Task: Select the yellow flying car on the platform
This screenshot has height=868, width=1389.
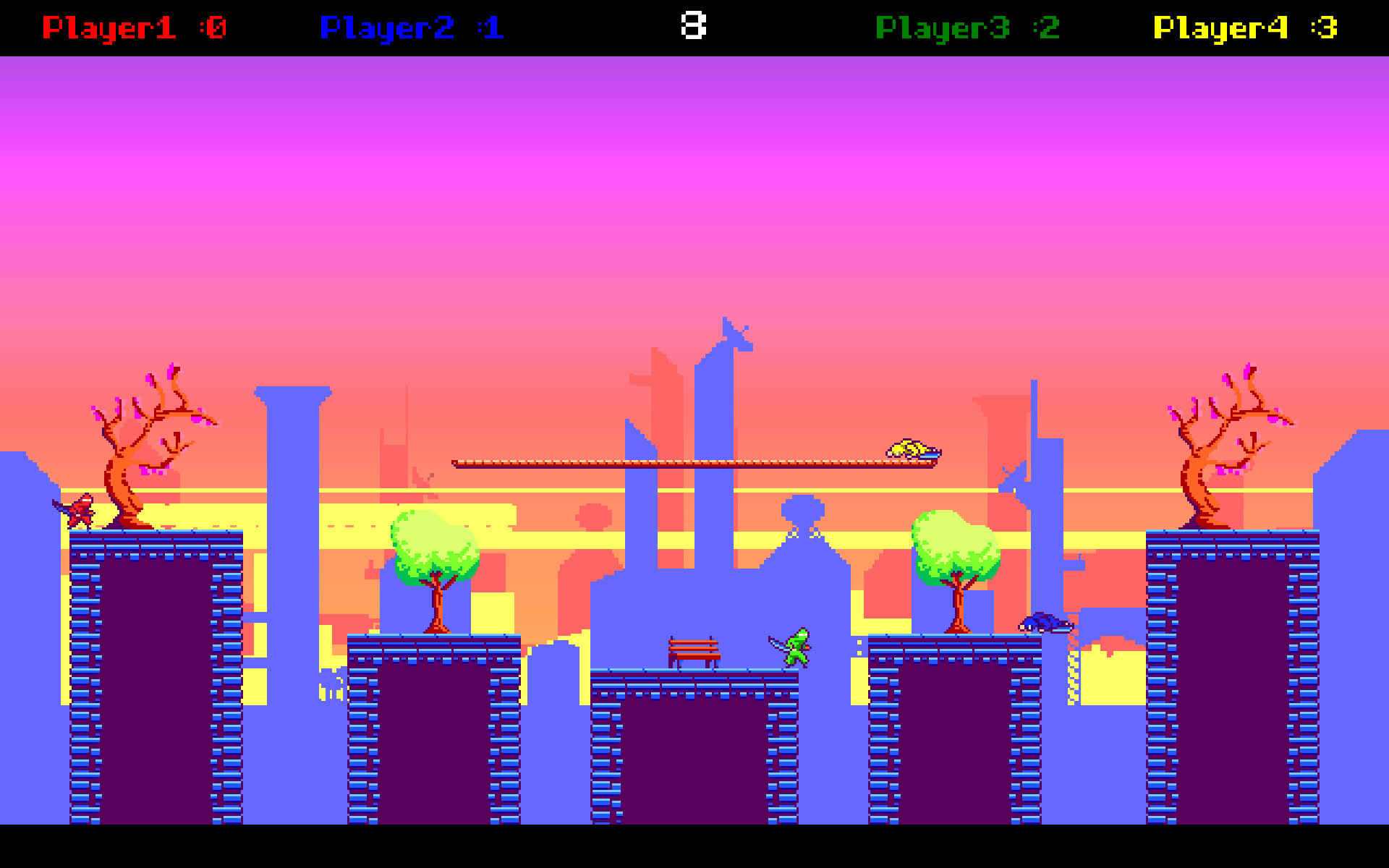Action: tap(913, 450)
